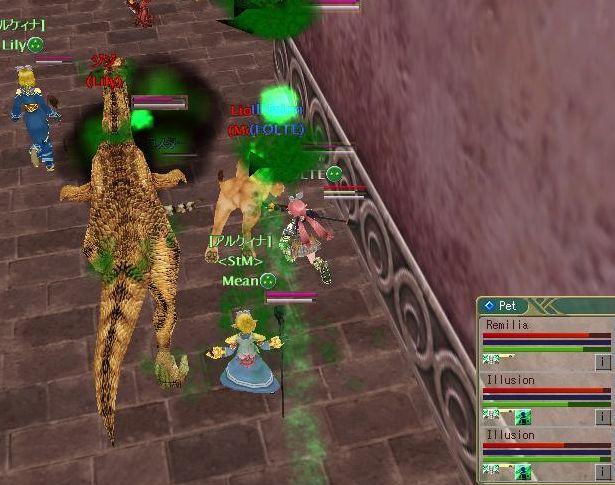Open Remilia's pet info button

click(x=603, y=362)
